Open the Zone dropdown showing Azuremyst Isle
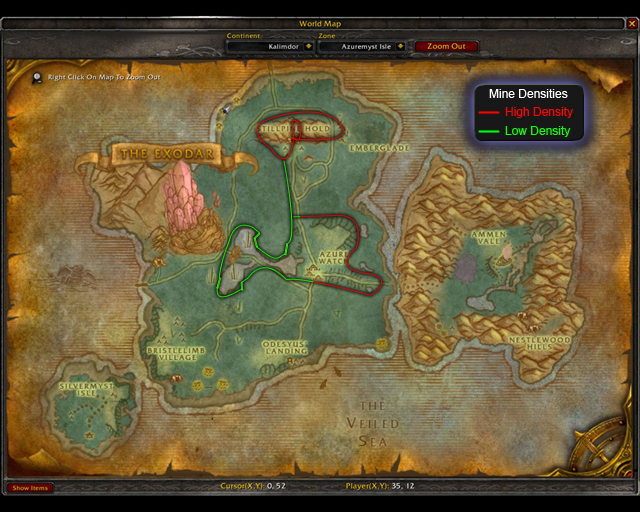 coord(400,46)
